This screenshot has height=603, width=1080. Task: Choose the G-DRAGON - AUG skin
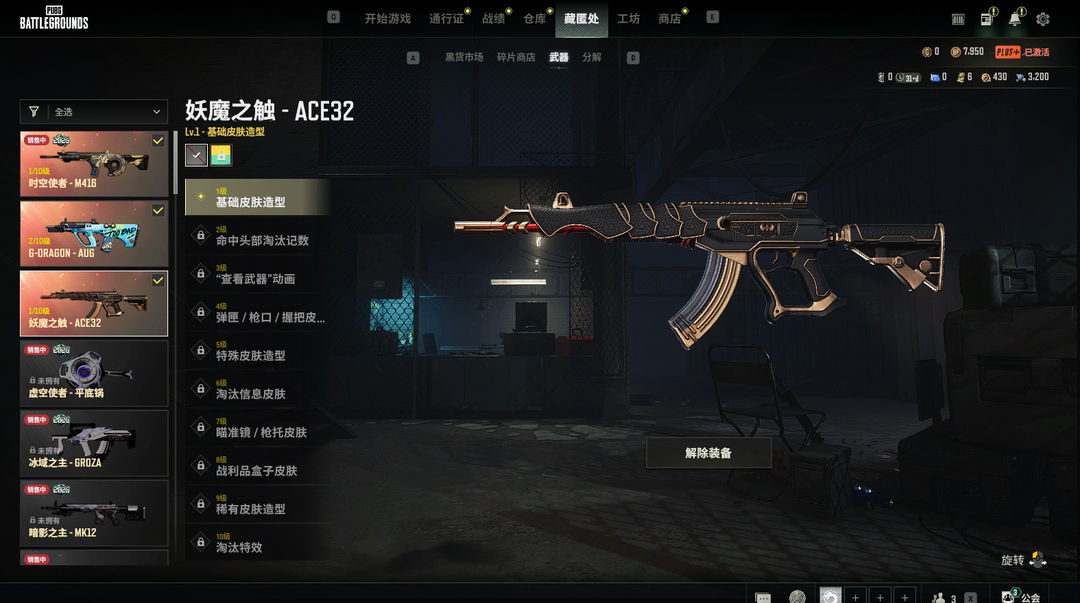coord(94,234)
